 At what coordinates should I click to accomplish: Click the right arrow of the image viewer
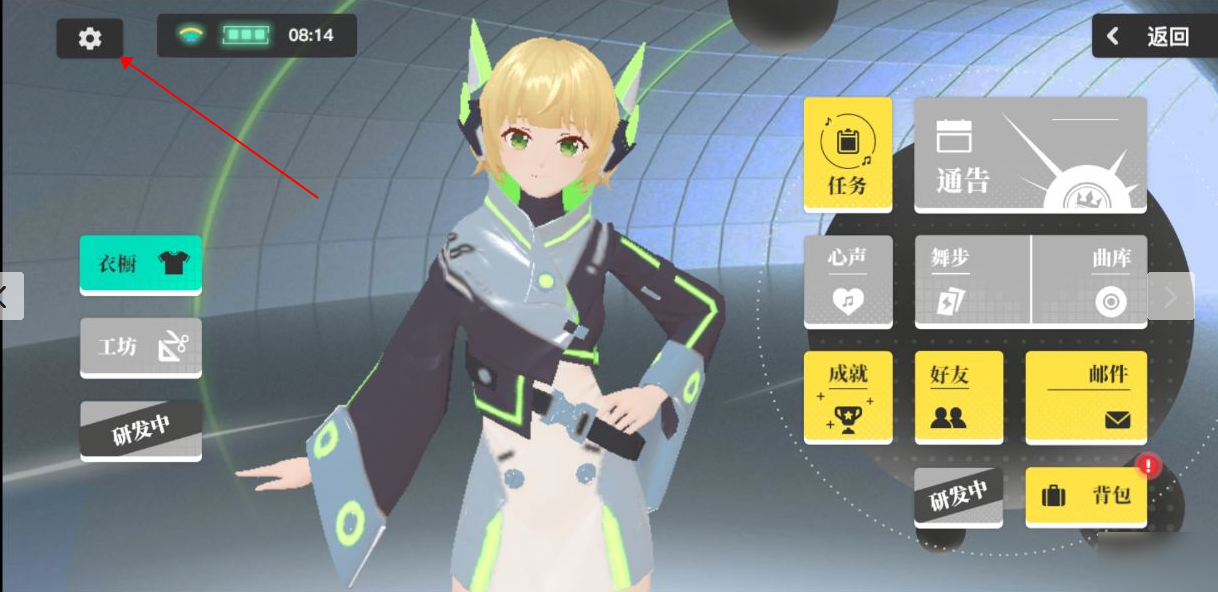[x=1171, y=296]
